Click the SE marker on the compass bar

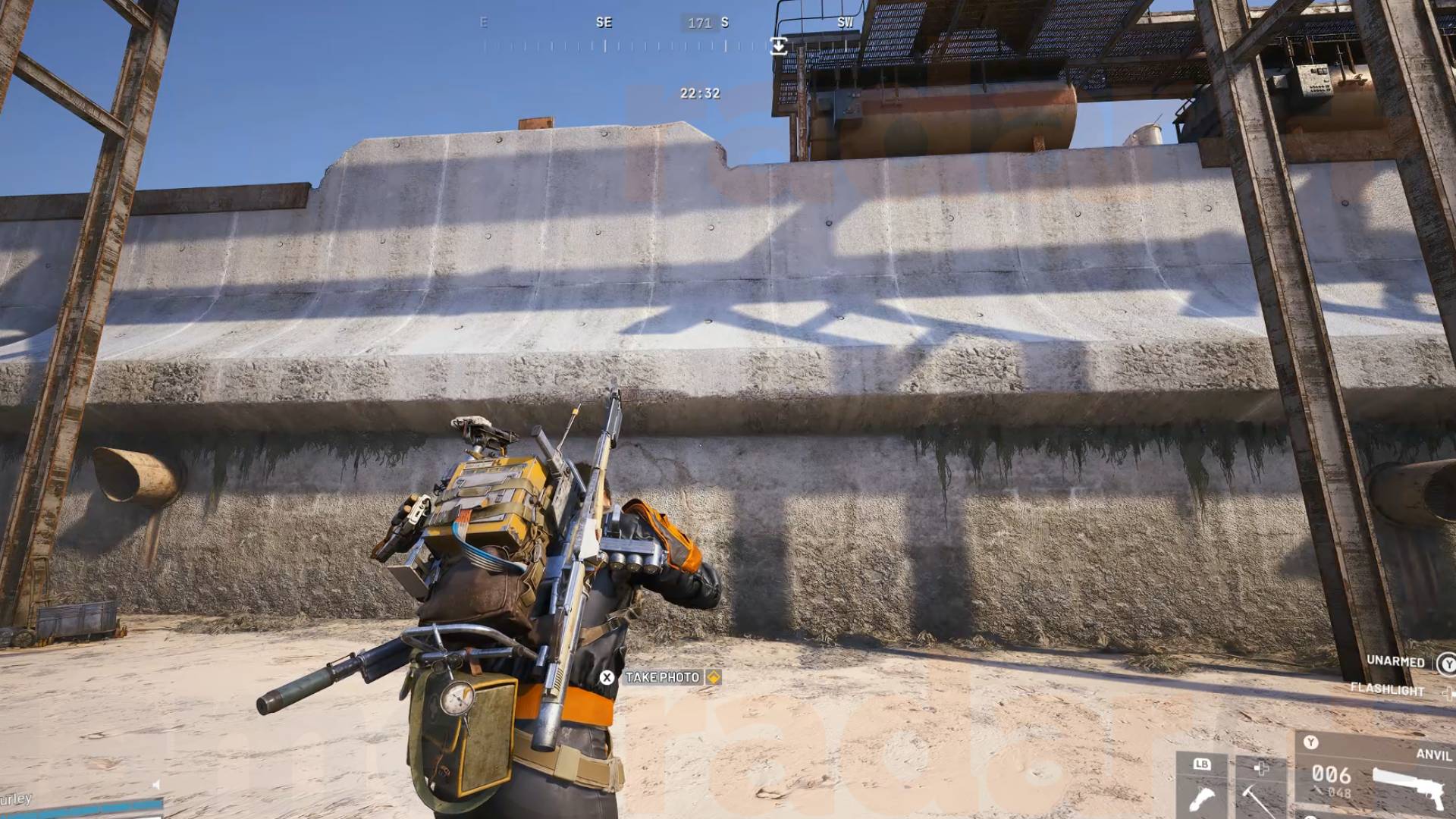point(604,22)
